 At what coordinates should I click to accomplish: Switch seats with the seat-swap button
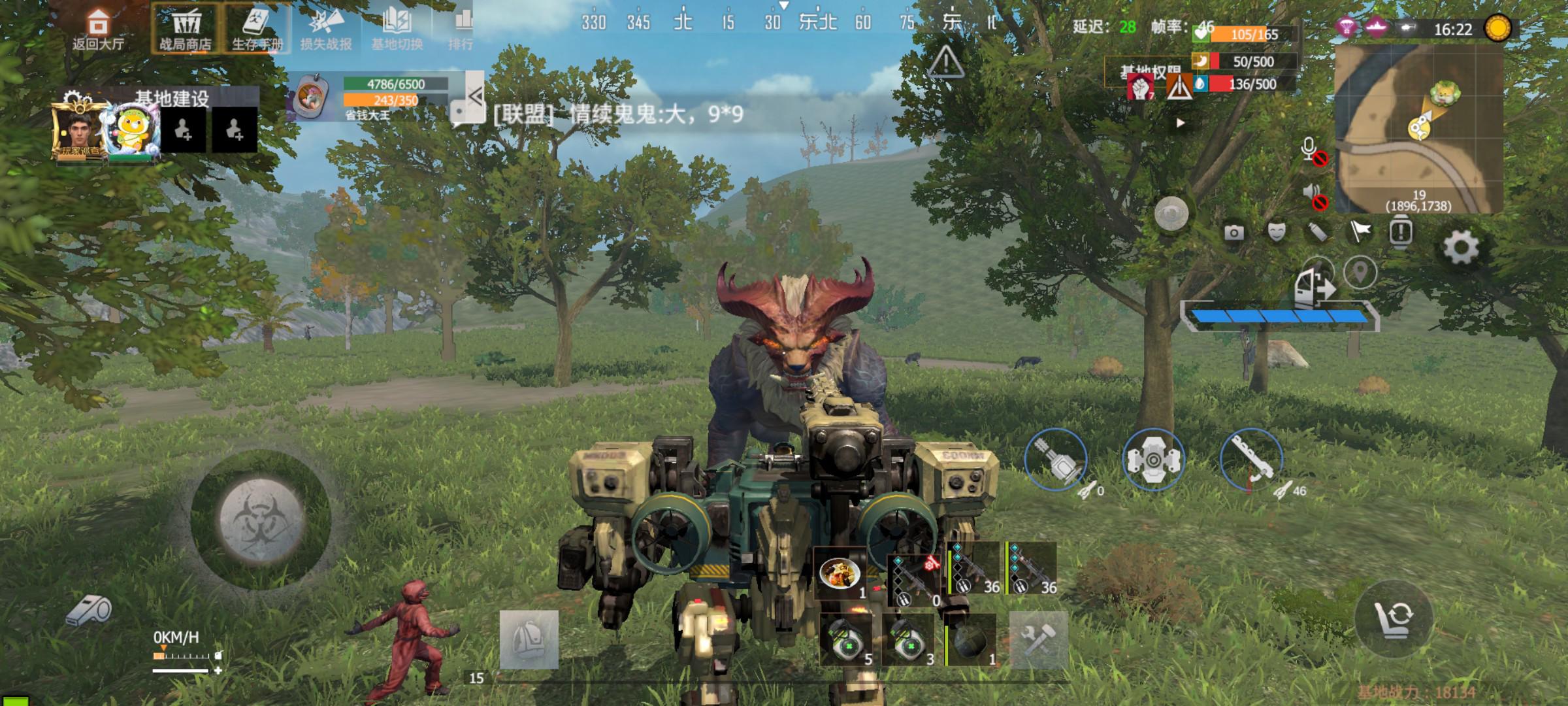(1394, 616)
